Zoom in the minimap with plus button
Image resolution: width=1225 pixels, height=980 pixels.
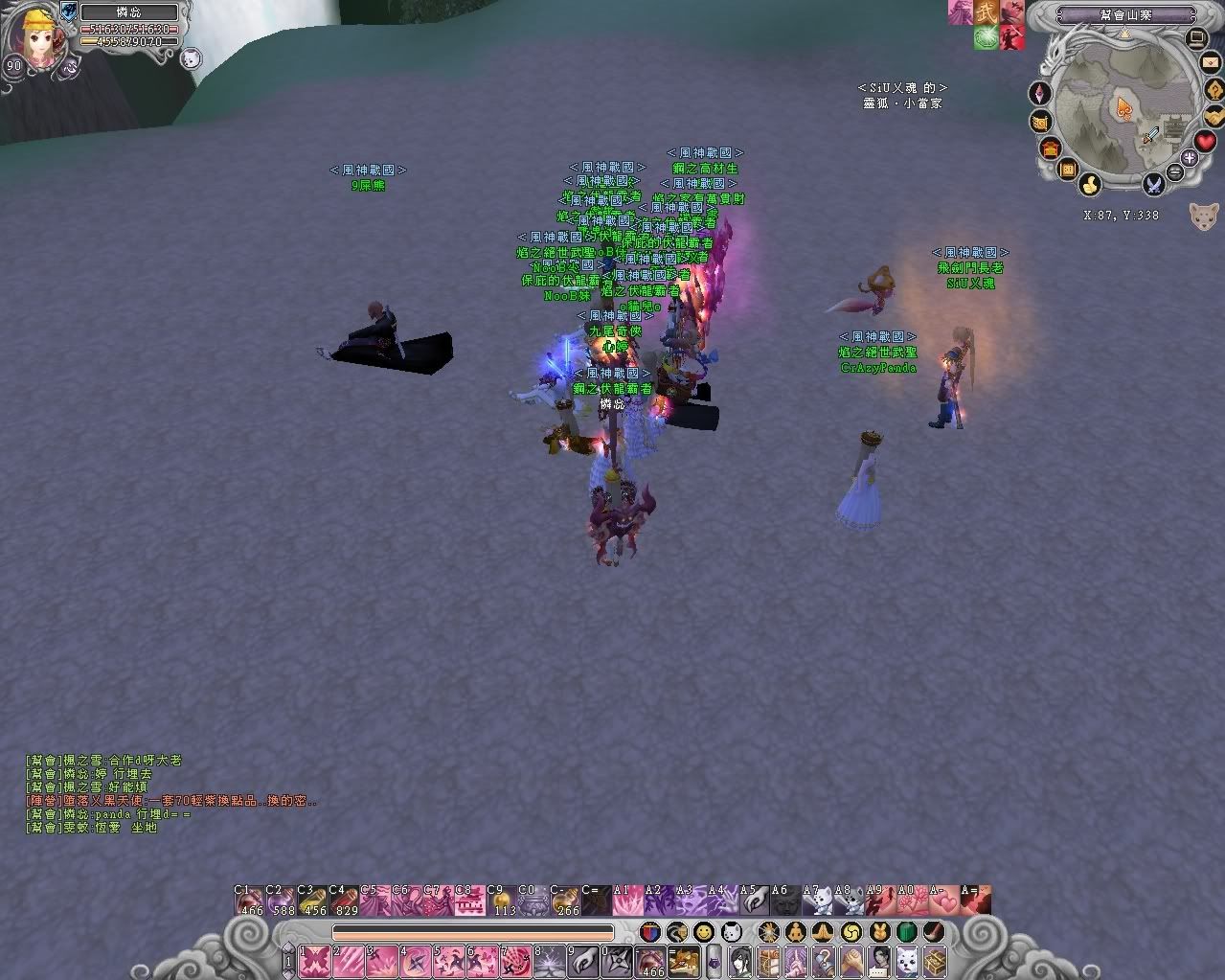tap(1190, 157)
